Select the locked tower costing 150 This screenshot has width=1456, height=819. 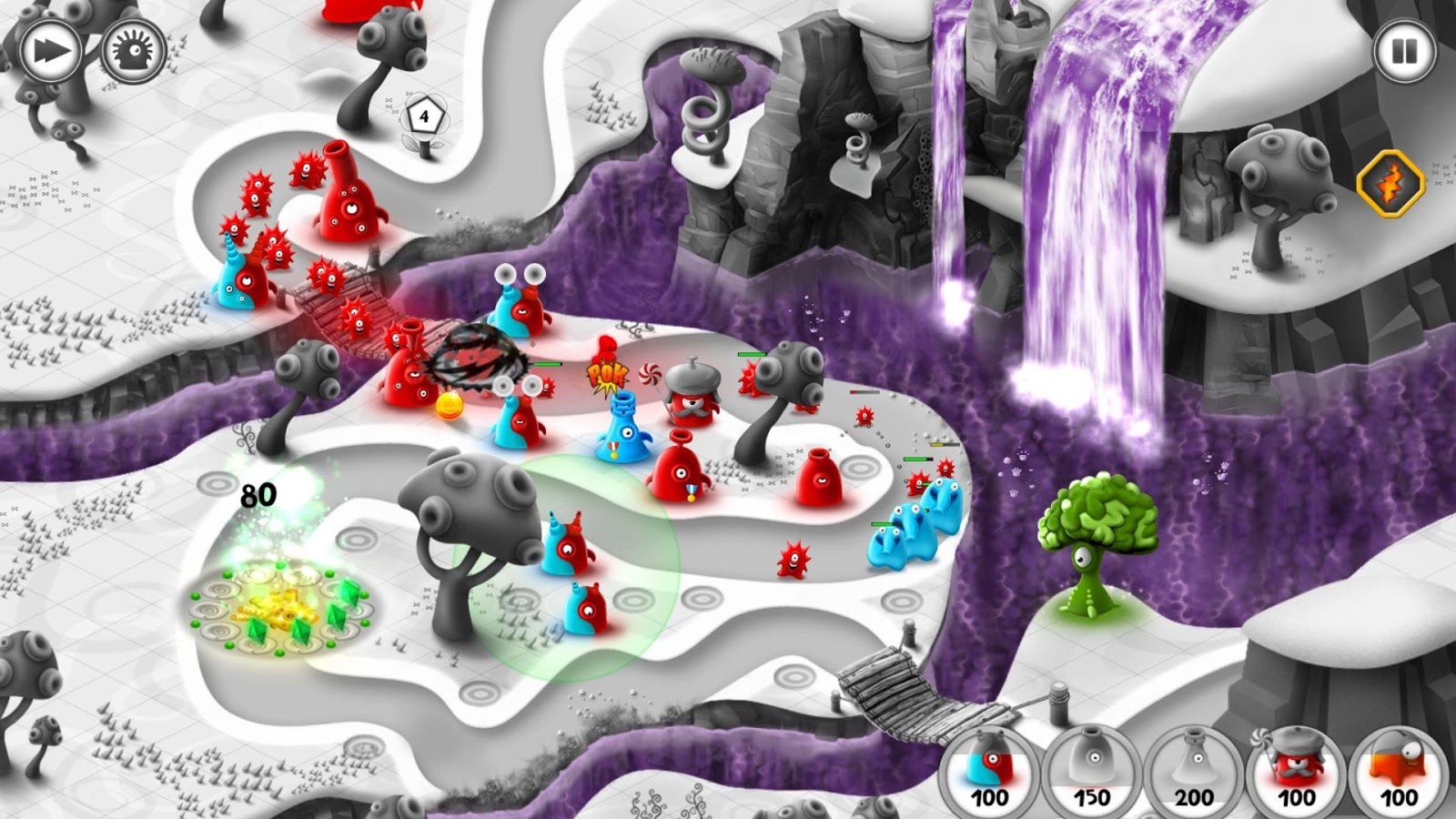(x=1092, y=769)
